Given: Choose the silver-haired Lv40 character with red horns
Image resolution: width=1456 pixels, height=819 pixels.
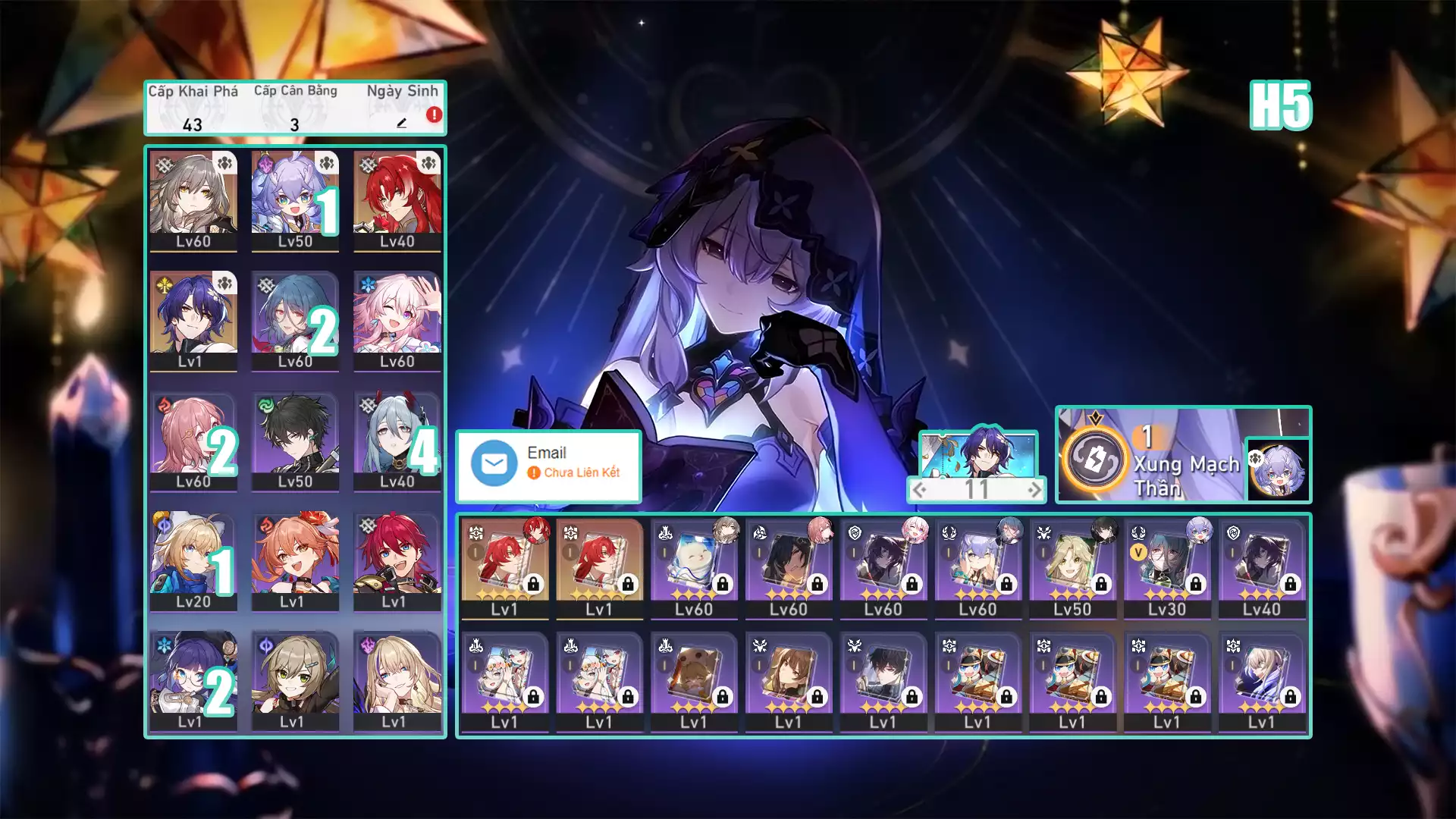Looking at the screenshot, I should point(397,441).
